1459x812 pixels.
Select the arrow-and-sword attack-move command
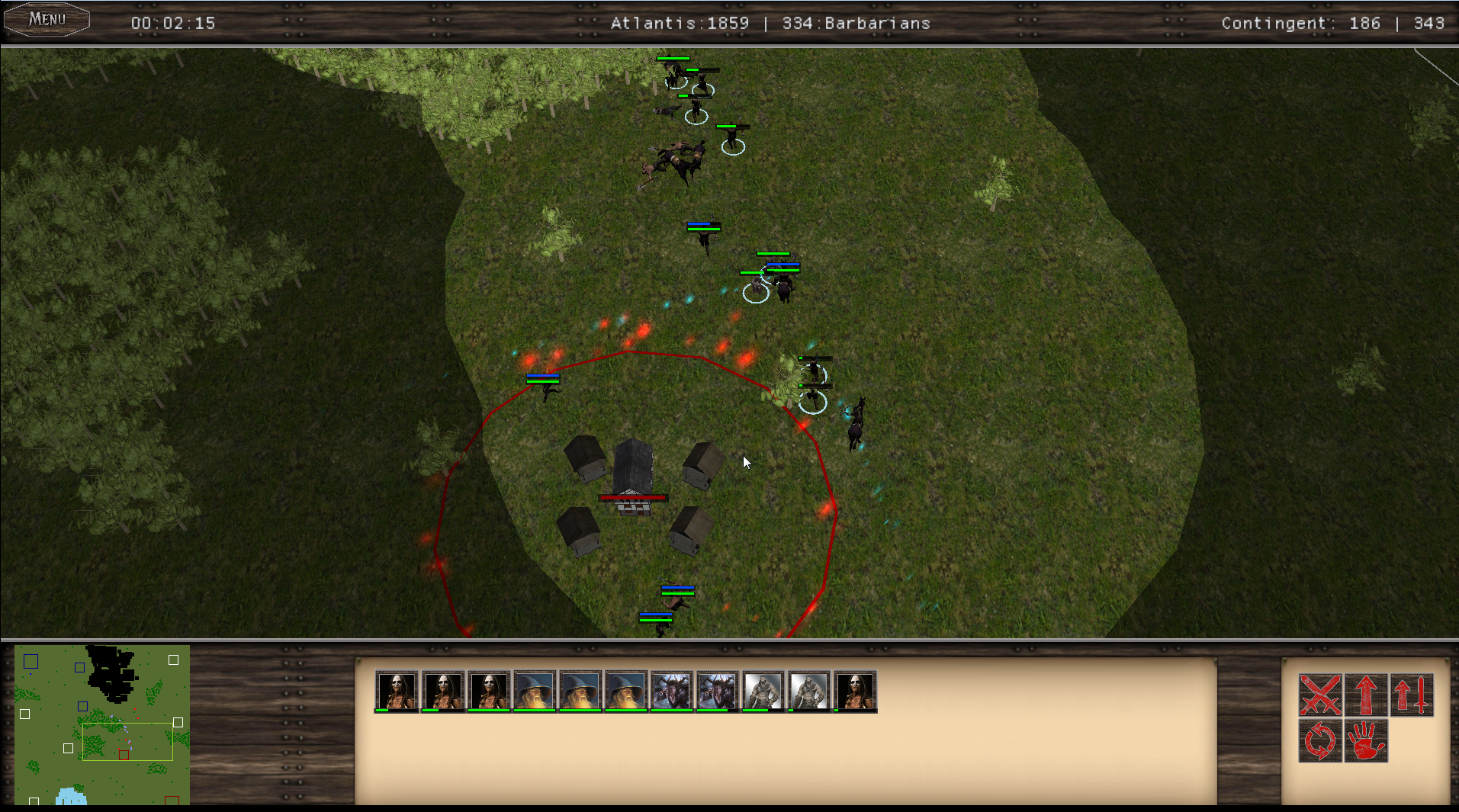click(1412, 695)
